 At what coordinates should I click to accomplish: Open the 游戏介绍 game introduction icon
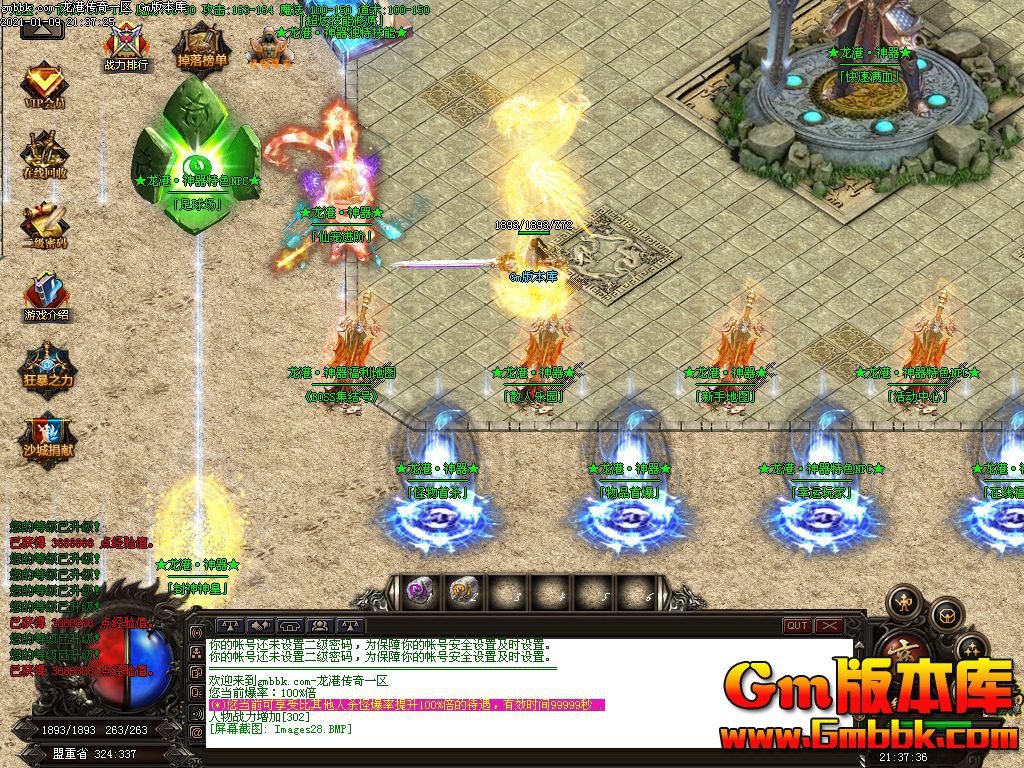click(46, 297)
